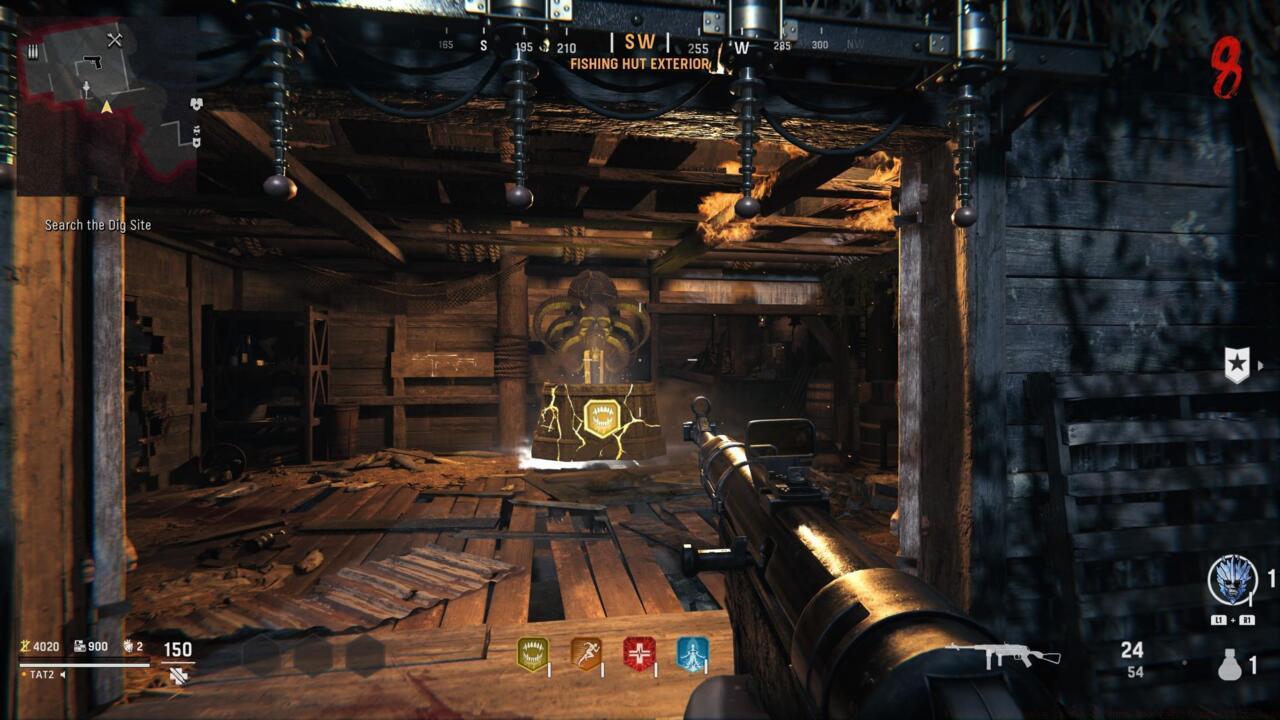
Task: Open the Search the Dig Site objective text
Action: pos(96,225)
